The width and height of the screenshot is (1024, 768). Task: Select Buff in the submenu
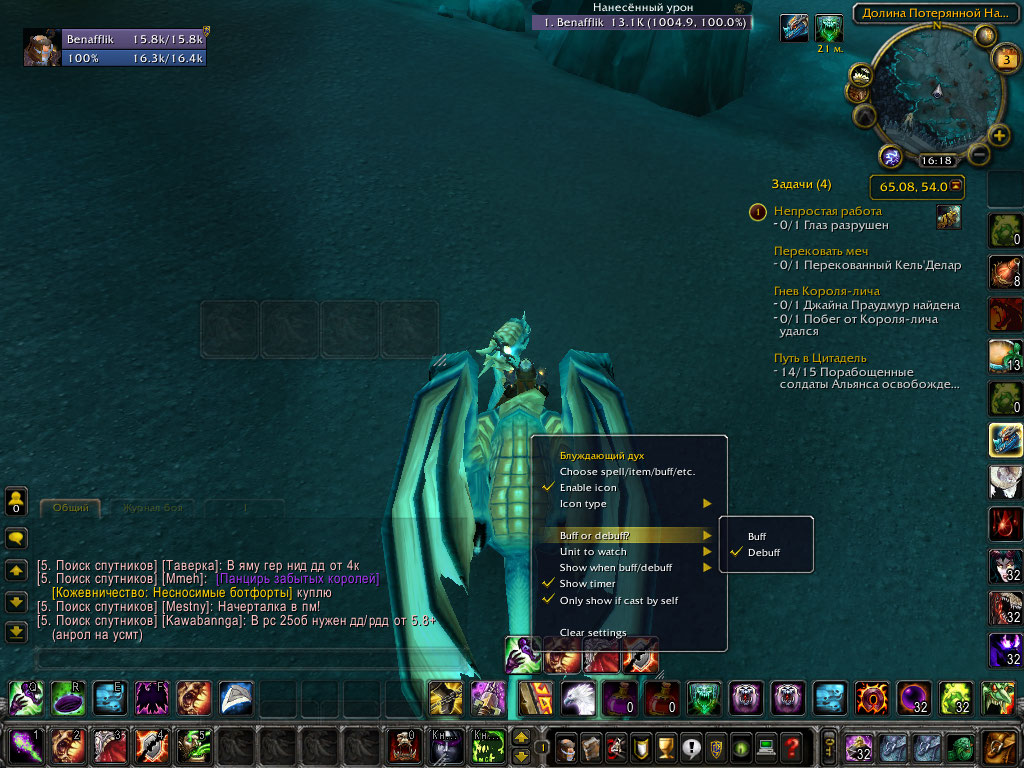click(757, 537)
